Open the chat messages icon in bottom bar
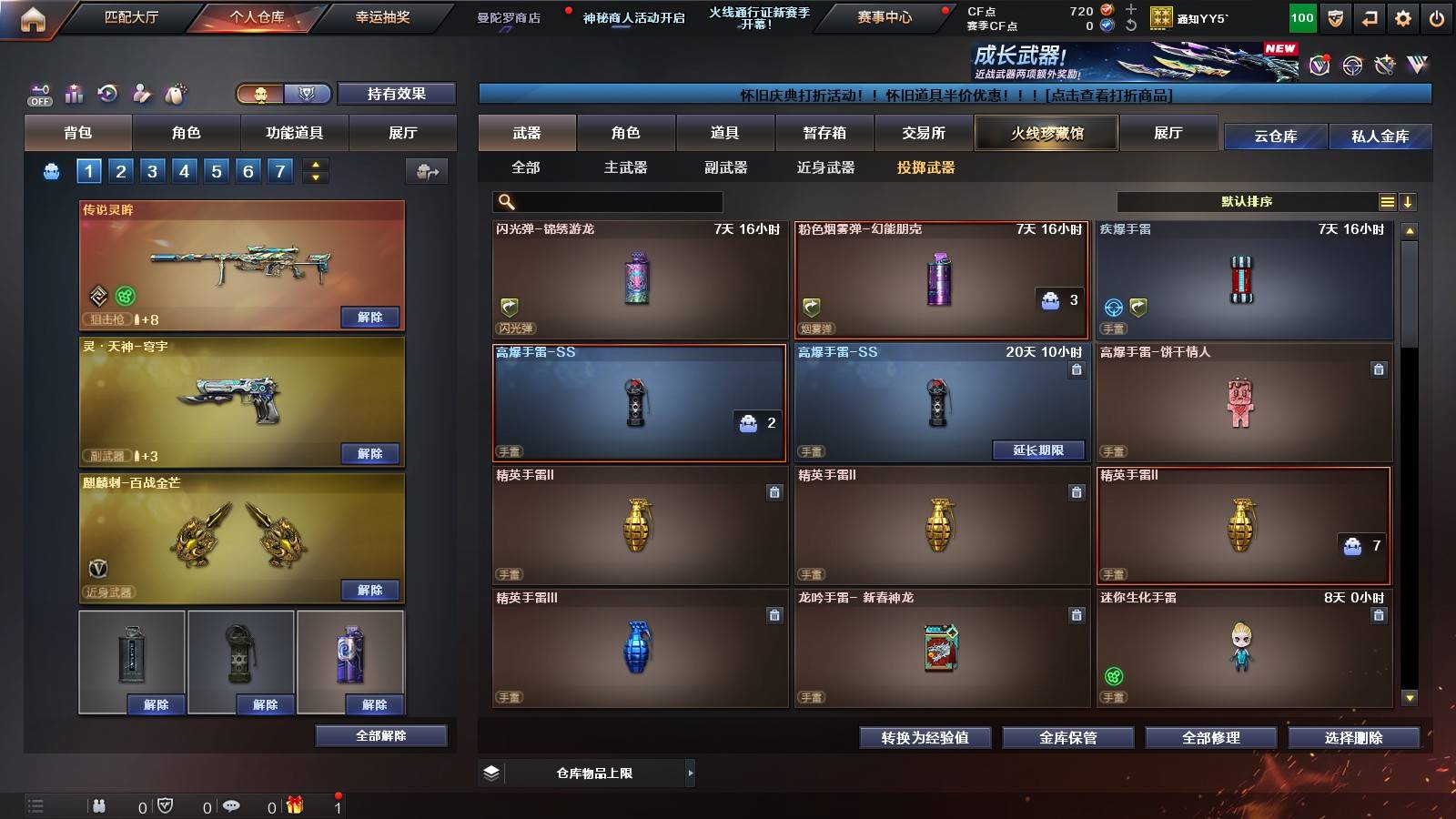Image resolution: width=1456 pixels, height=819 pixels. [x=232, y=805]
